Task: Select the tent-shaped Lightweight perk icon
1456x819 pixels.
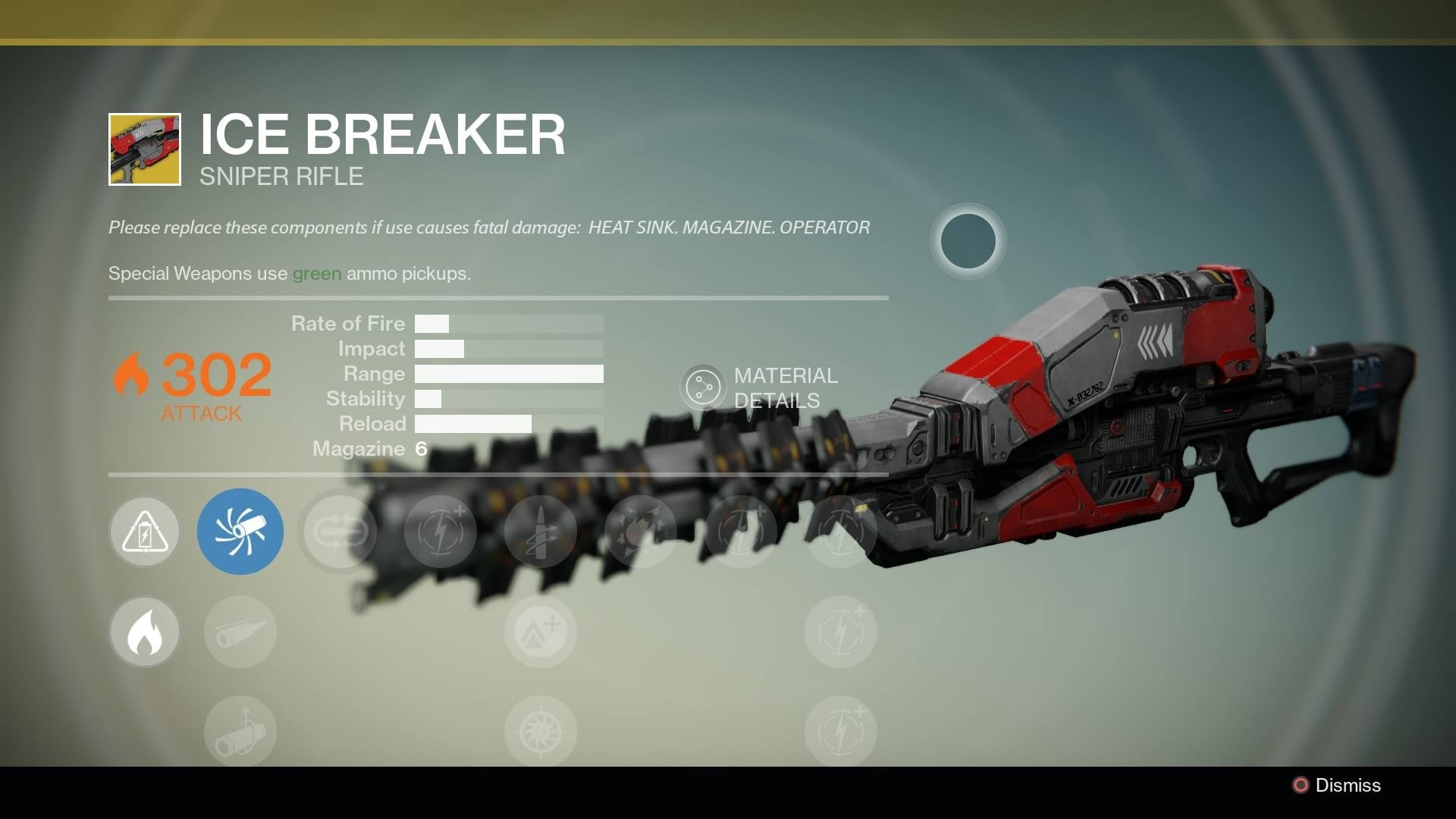Action: click(541, 631)
